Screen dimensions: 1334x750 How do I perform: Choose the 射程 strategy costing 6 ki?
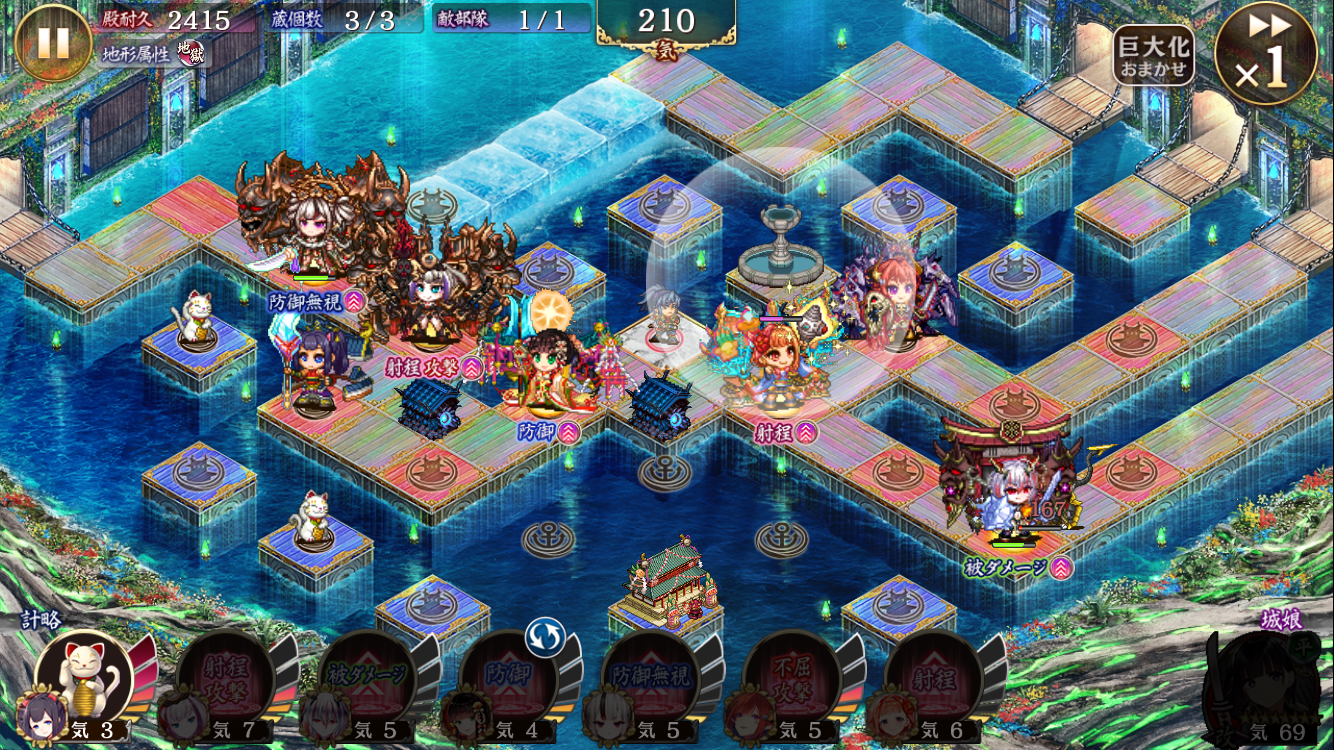click(x=932, y=682)
